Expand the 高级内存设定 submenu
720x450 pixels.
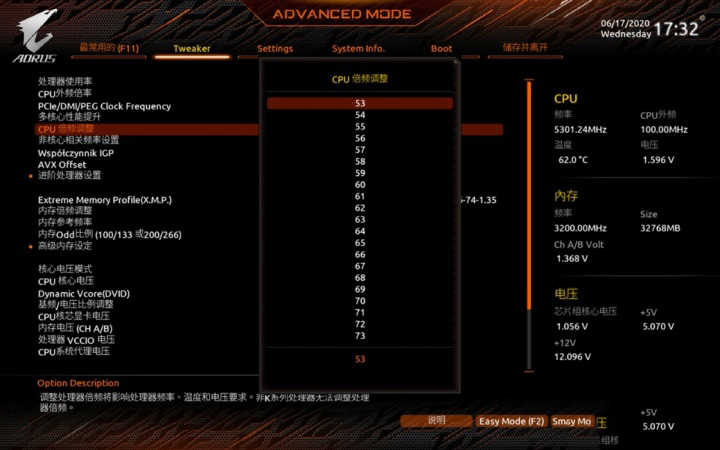click(65, 245)
